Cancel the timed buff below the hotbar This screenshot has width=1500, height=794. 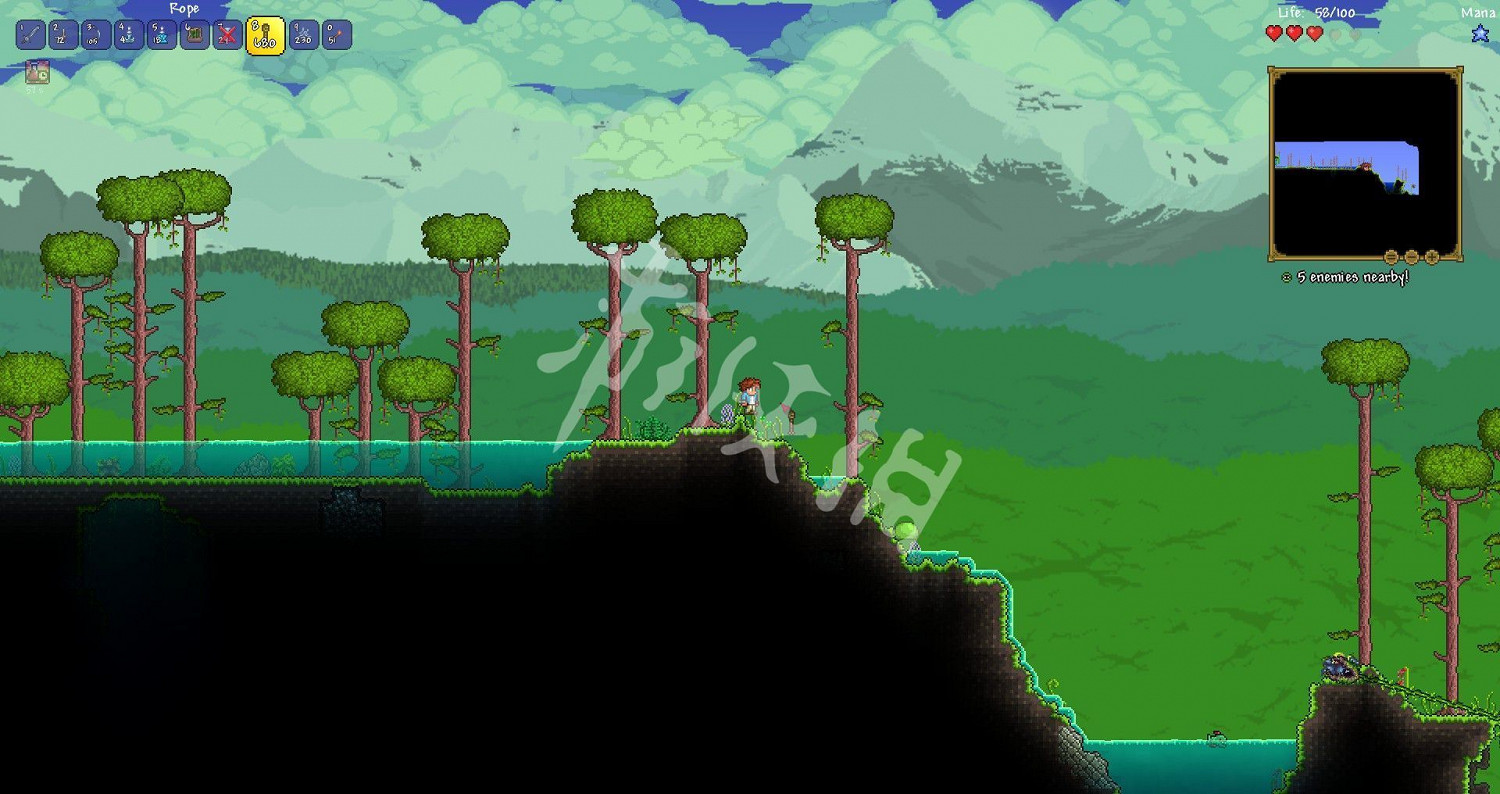37,72
